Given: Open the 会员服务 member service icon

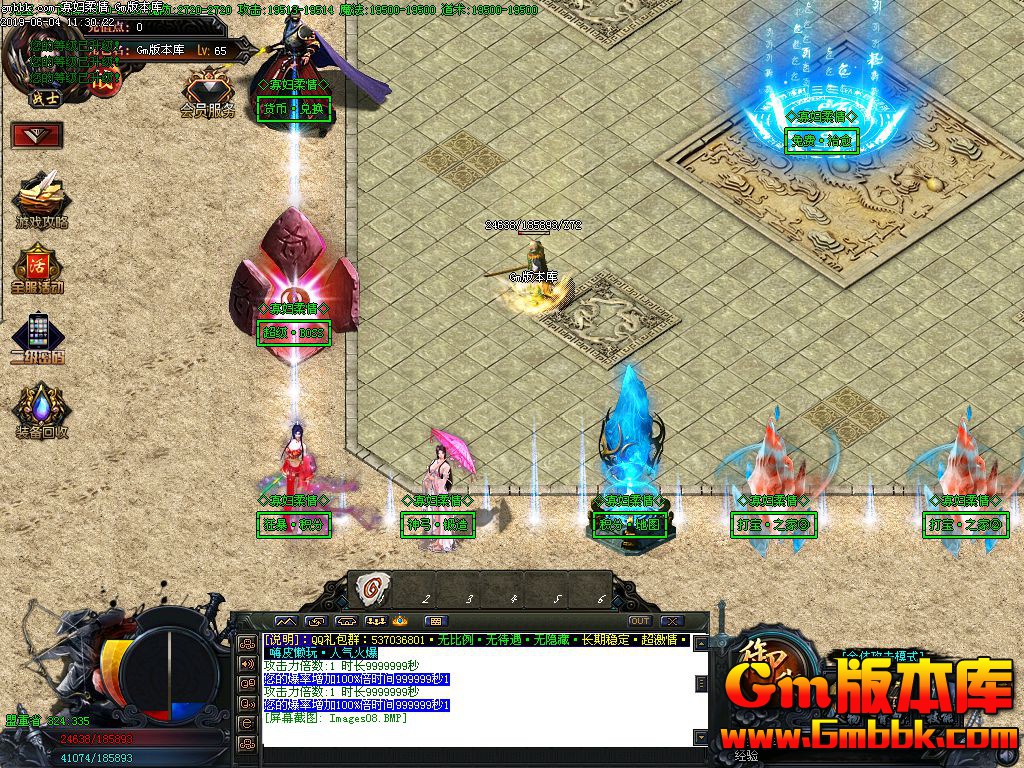Looking at the screenshot, I should click(208, 92).
